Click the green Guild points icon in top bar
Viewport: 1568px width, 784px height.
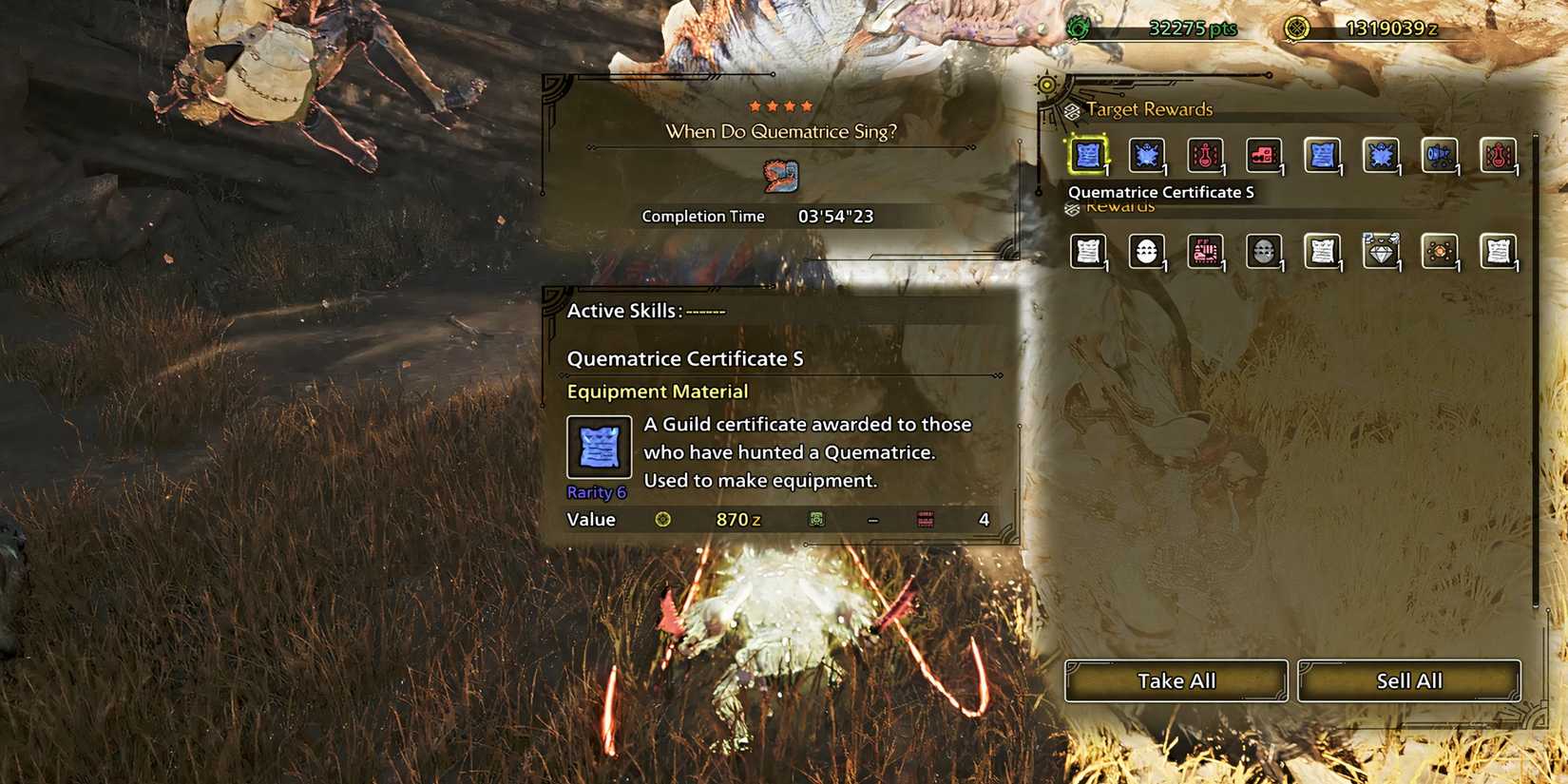pos(1077,29)
